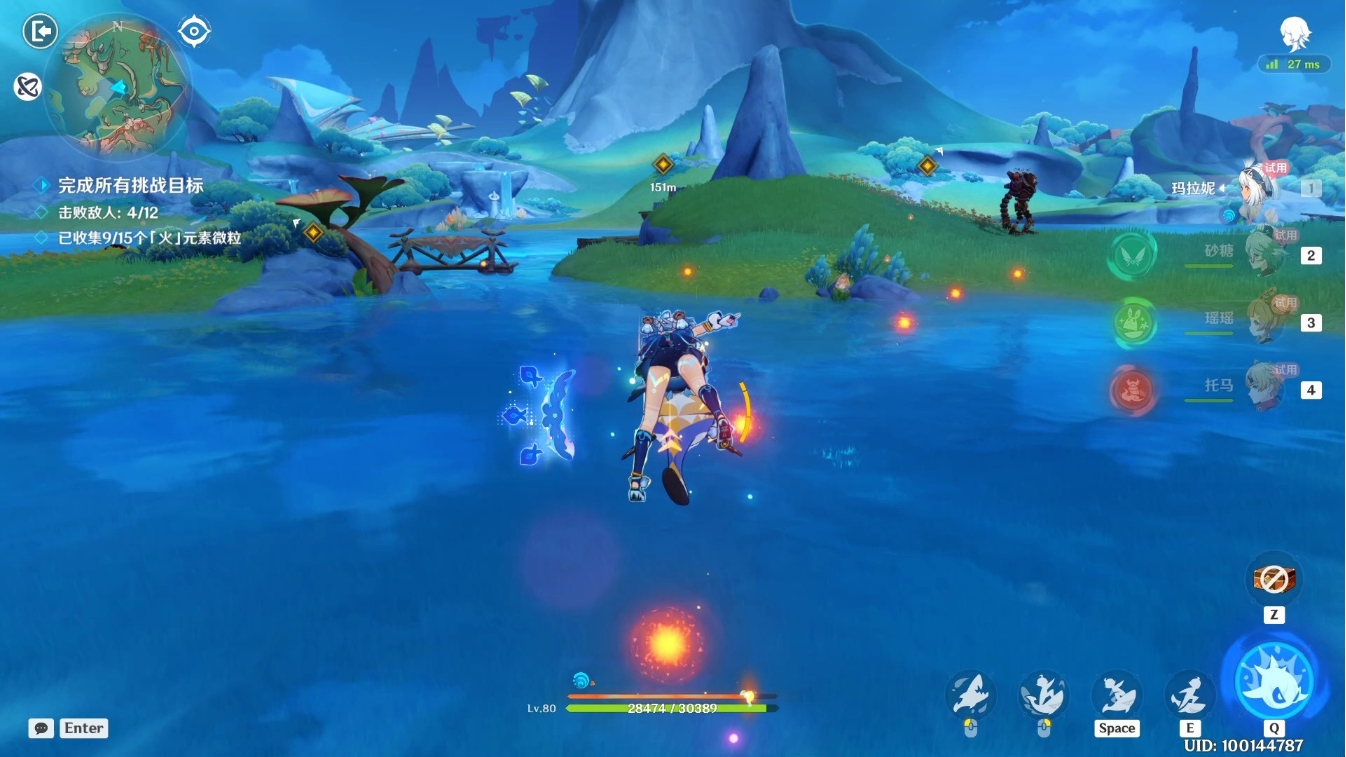The image size is (1346, 757).
Task: Open the circular minimap
Action: [x=117, y=85]
